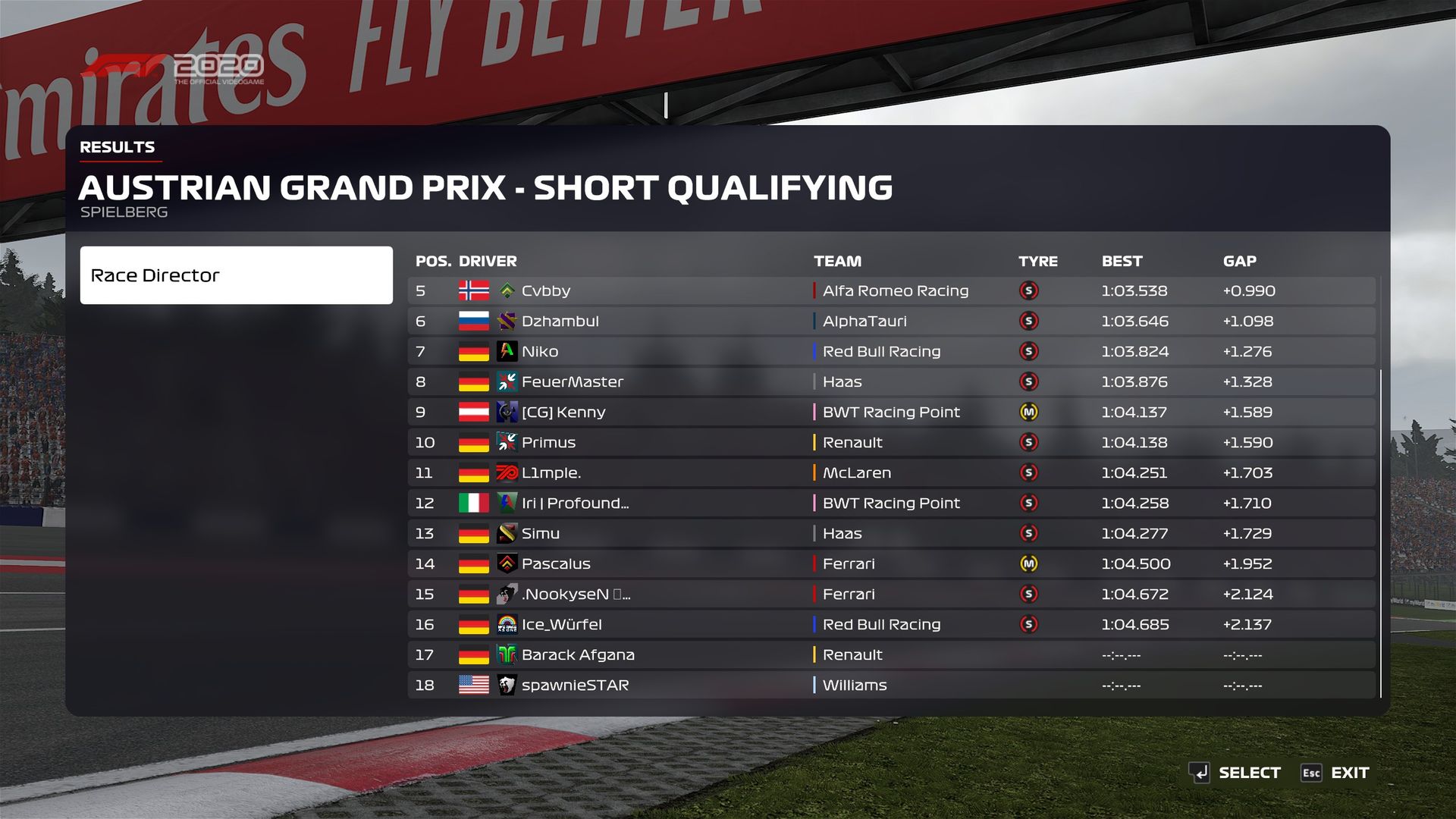This screenshot has height=819, width=1456.
Task: Select the [CG] Kenny result row
Action: (x=891, y=413)
